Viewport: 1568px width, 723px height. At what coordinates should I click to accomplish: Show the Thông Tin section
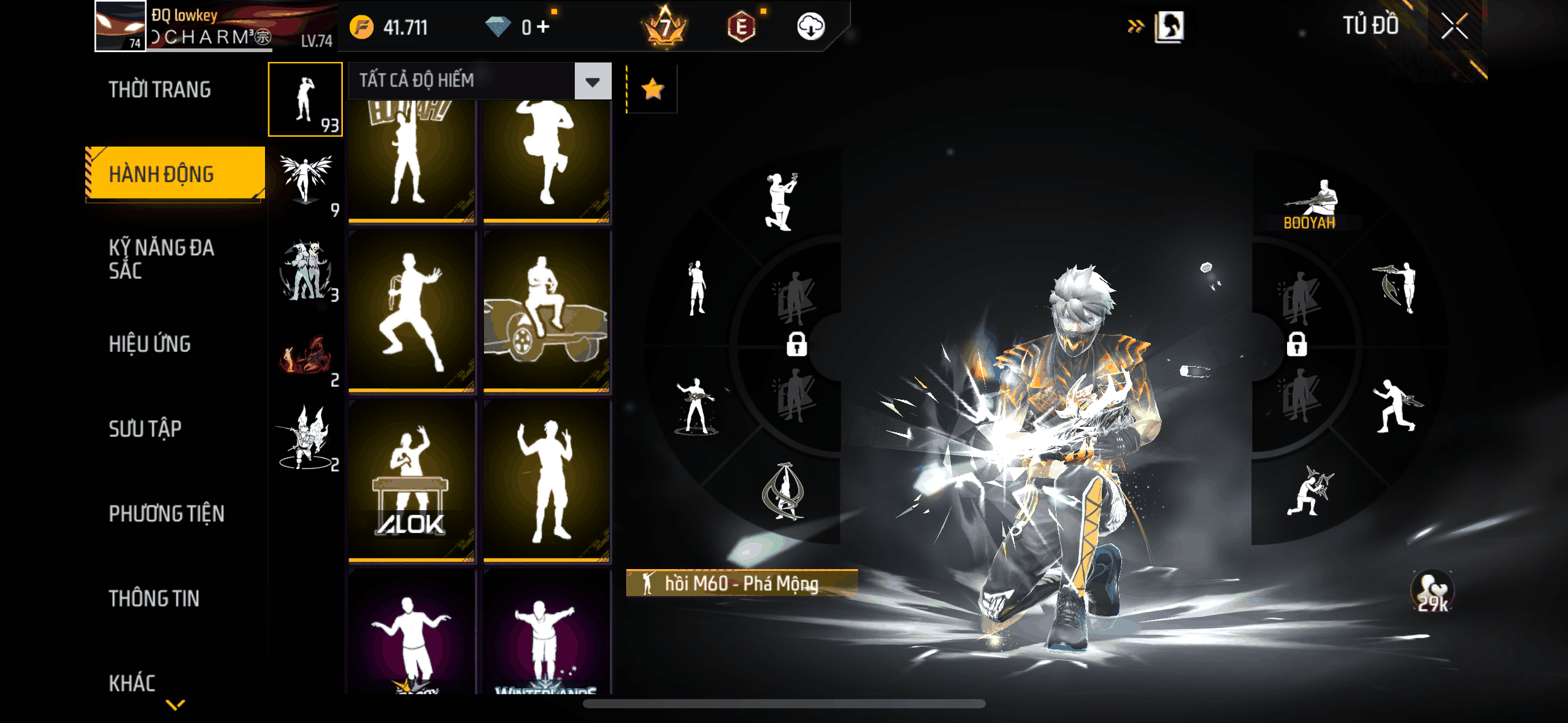(x=154, y=599)
